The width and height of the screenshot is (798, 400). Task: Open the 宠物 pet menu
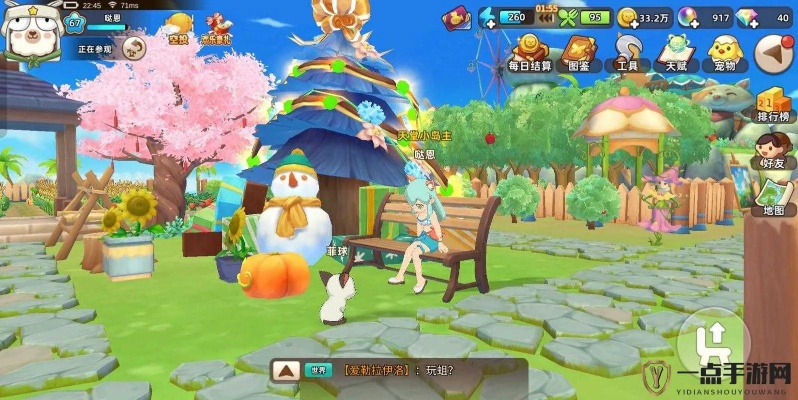724,54
